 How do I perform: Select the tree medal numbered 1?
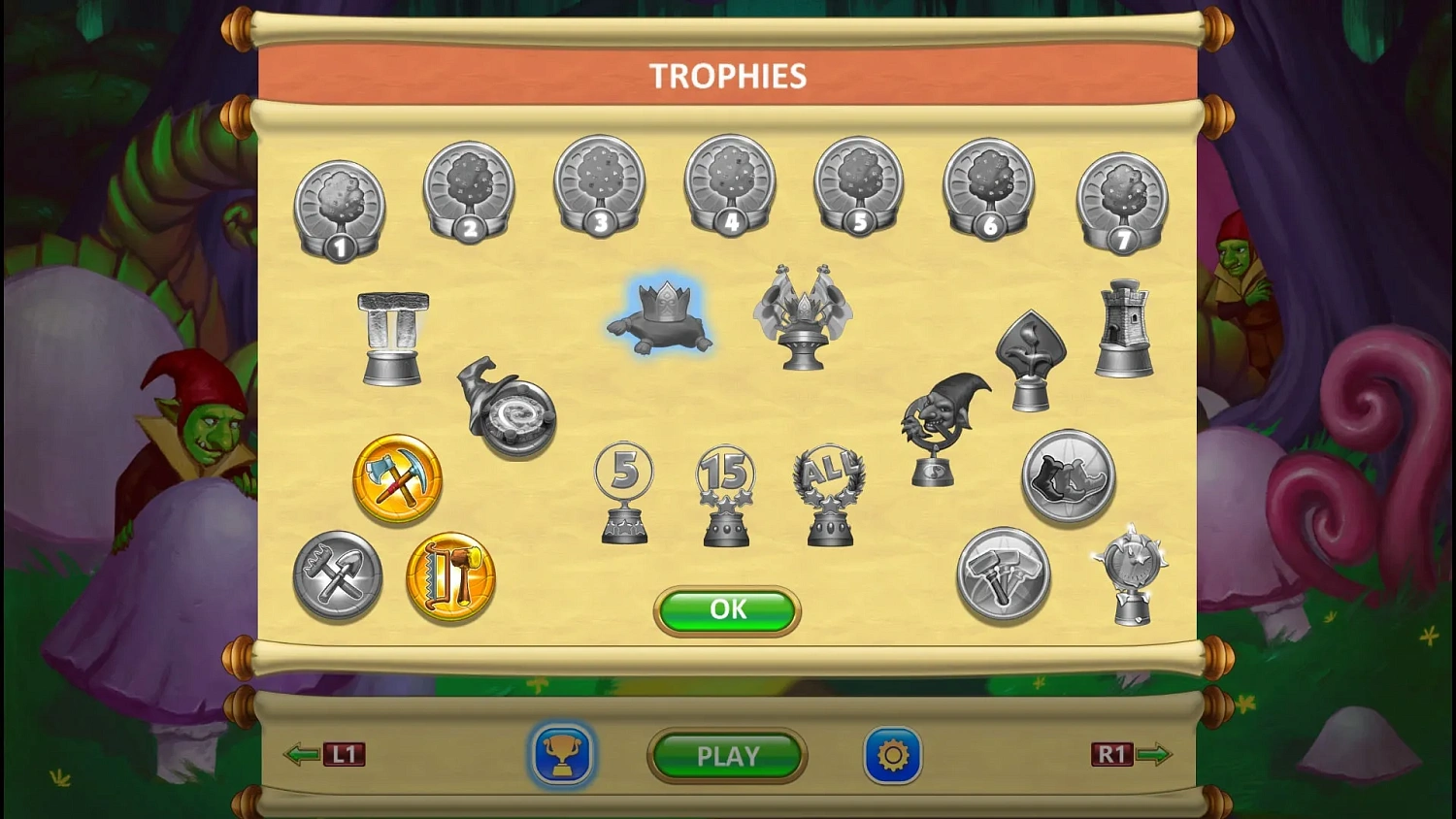(339, 204)
